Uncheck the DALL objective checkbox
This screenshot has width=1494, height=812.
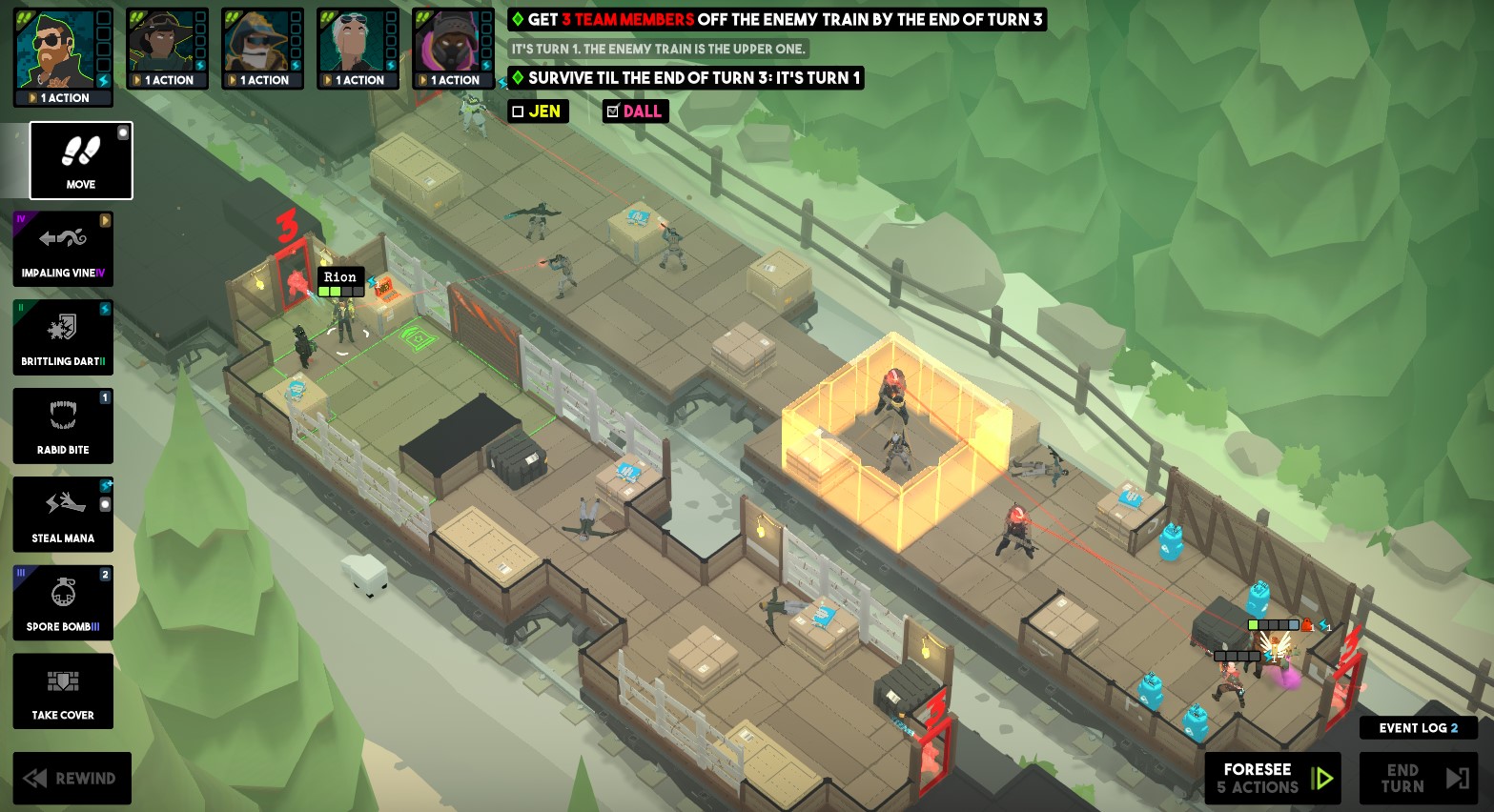[x=613, y=111]
